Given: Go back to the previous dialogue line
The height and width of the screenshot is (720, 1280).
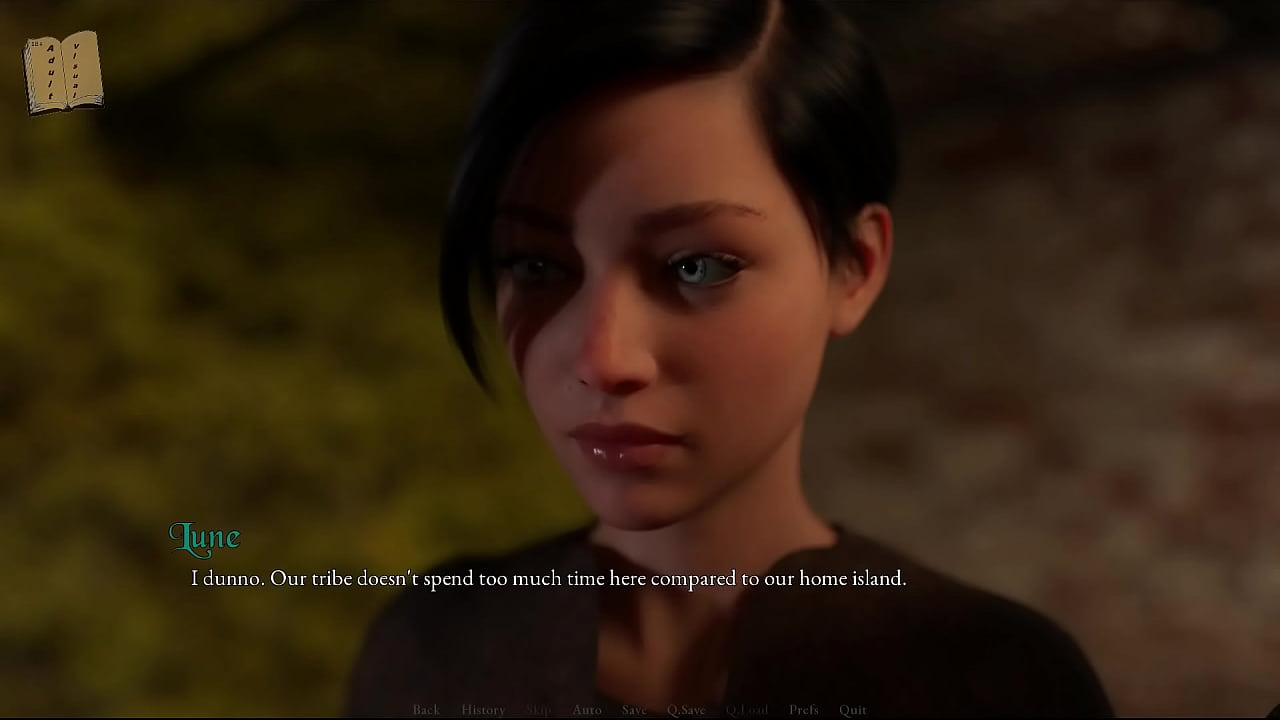Looking at the screenshot, I should click(x=426, y=710).
